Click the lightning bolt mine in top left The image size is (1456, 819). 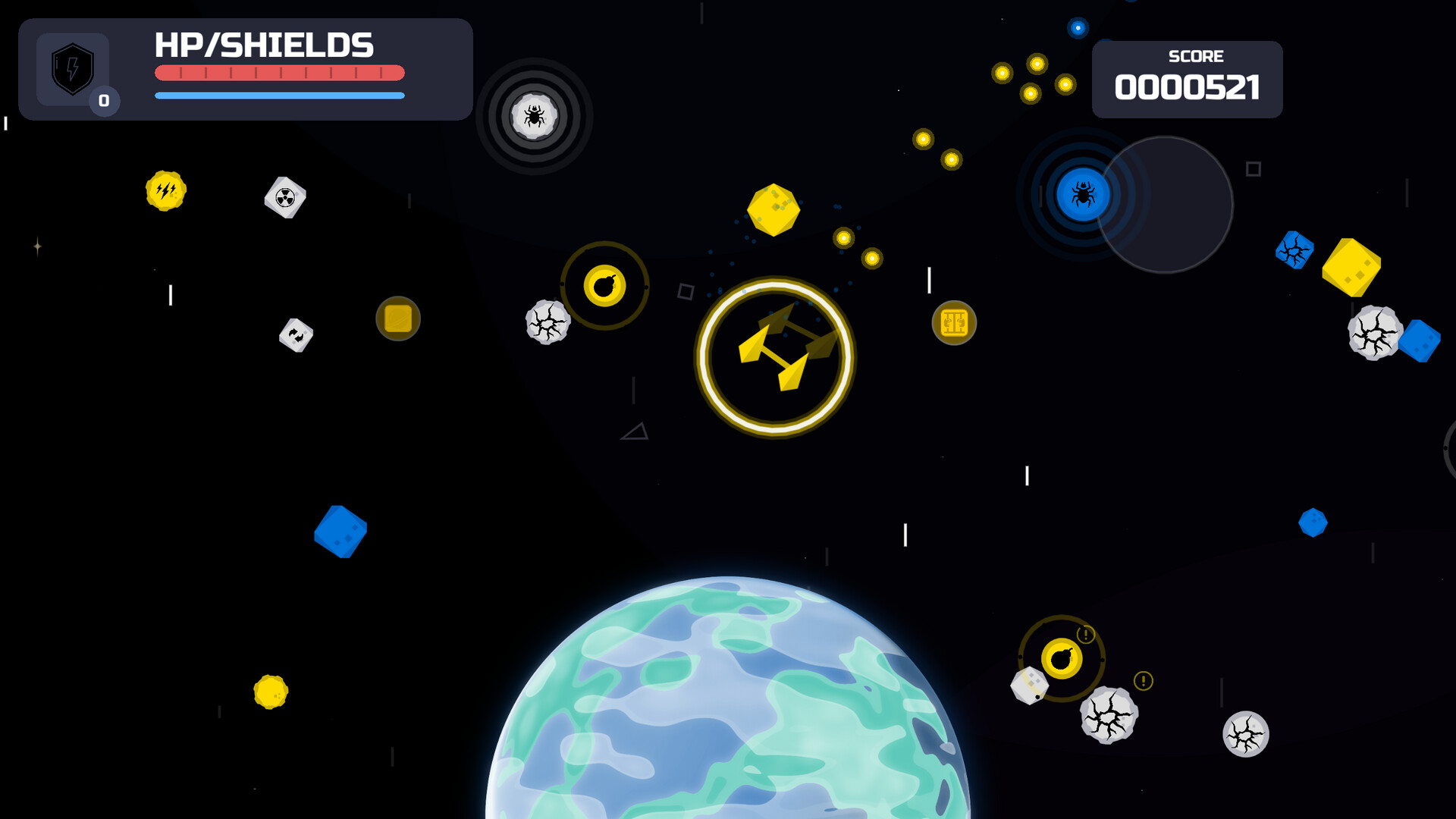[165, 192]
